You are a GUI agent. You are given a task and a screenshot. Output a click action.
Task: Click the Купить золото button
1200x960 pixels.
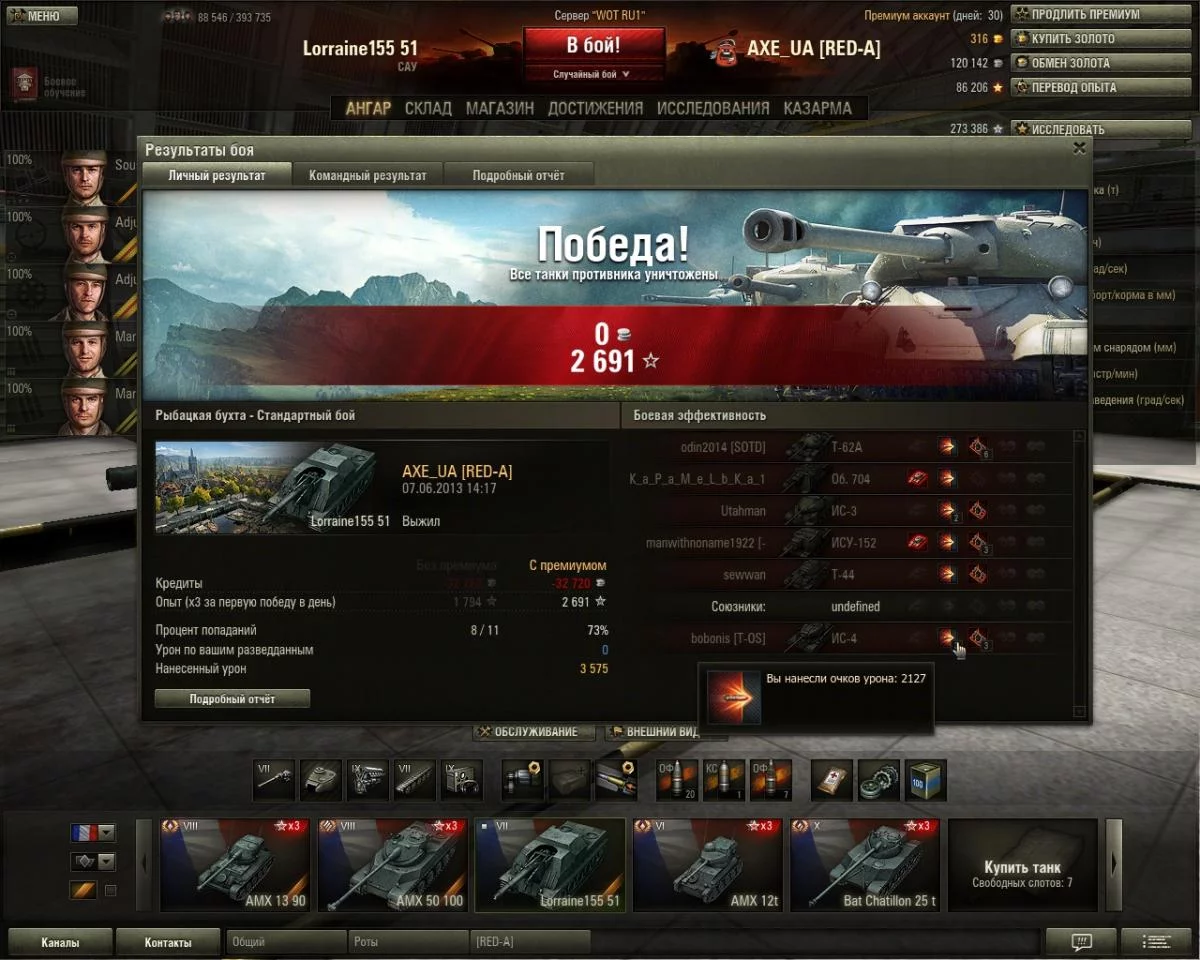(x=1085, y=39)
